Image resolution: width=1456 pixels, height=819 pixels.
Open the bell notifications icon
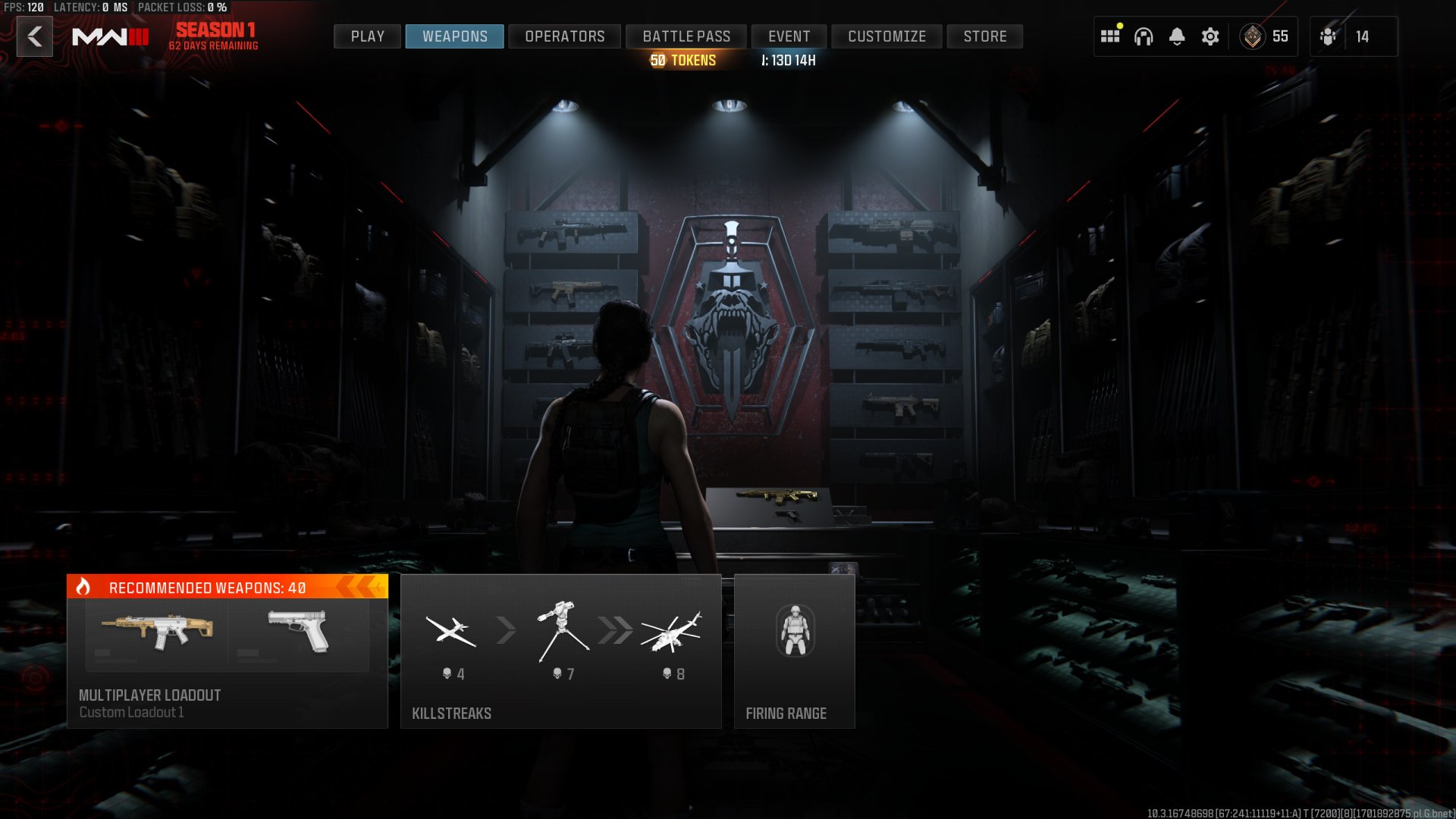[x=1177, y=36]
